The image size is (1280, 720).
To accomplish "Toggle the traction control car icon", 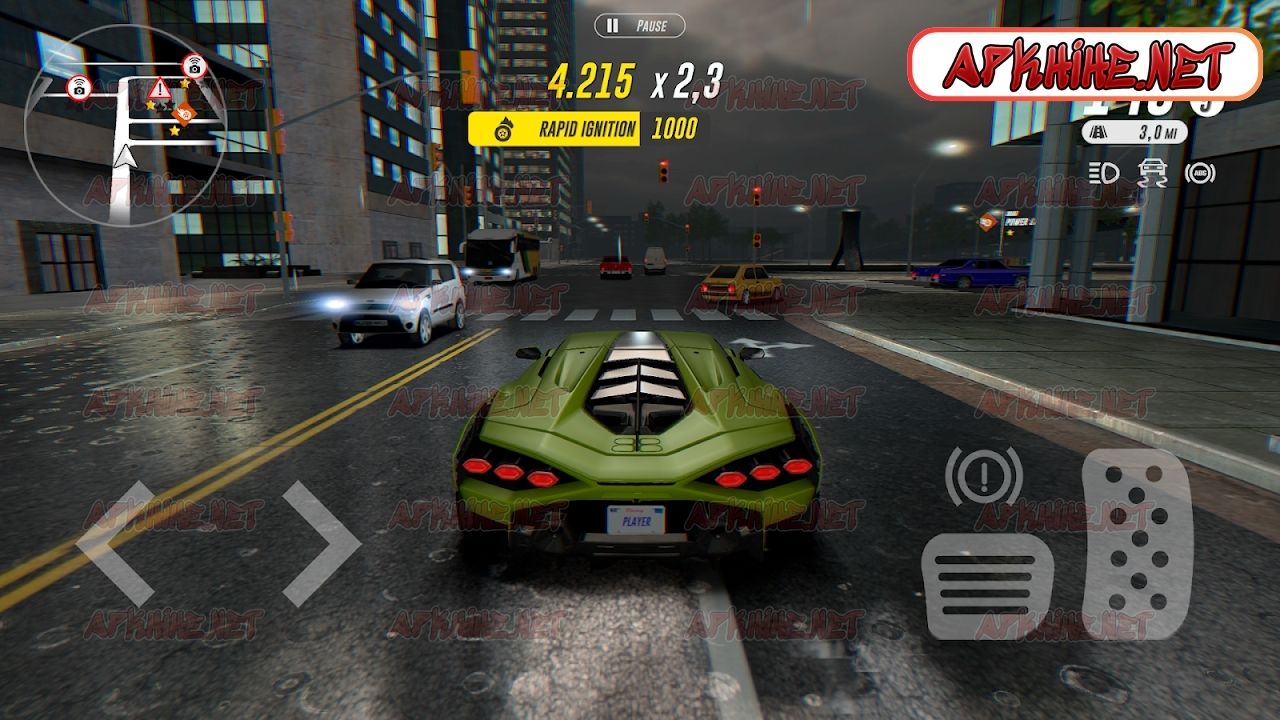I will click(1152, 173).
